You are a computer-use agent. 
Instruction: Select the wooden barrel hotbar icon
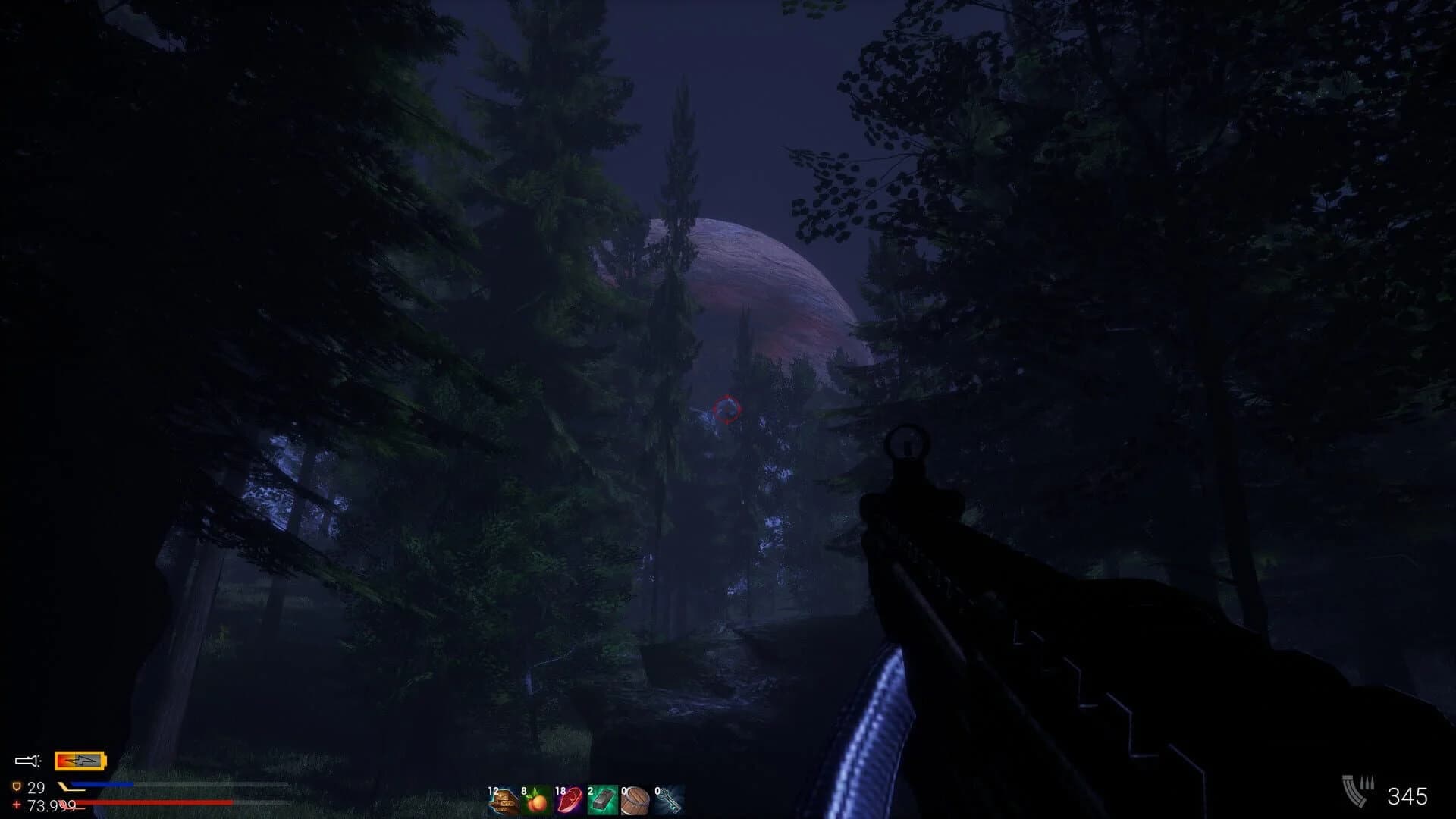[x=637, y=801]
